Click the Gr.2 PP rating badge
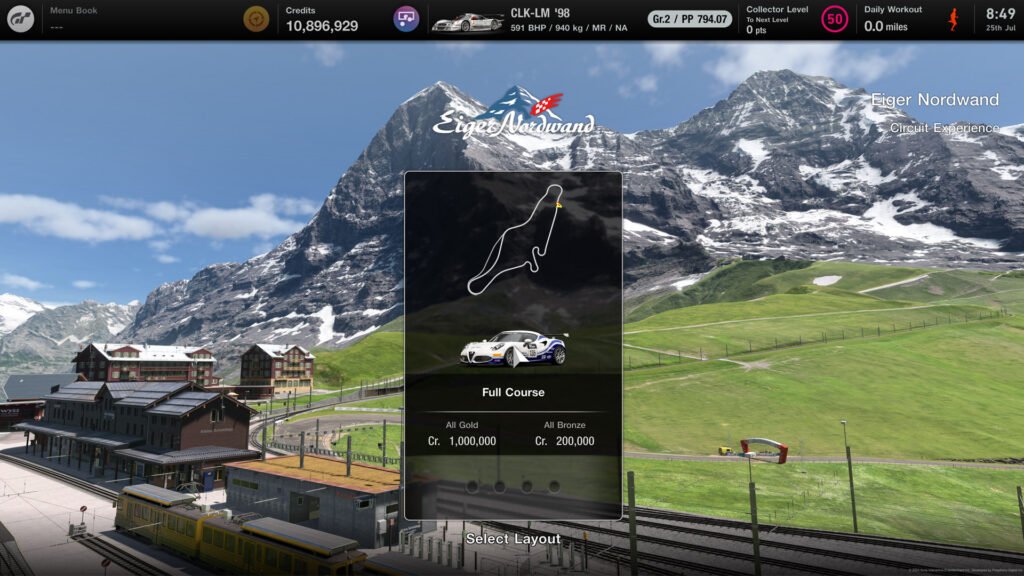The width and height of the screenshot is (1024, 576). [689, 19]
